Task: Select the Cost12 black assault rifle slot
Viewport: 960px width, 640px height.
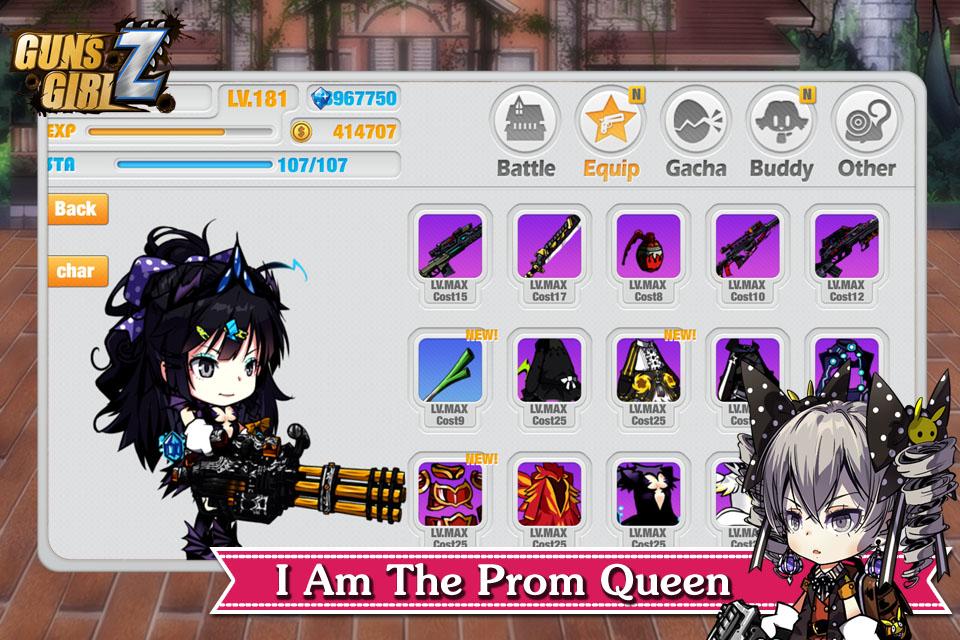Action: tap(846, 256)
